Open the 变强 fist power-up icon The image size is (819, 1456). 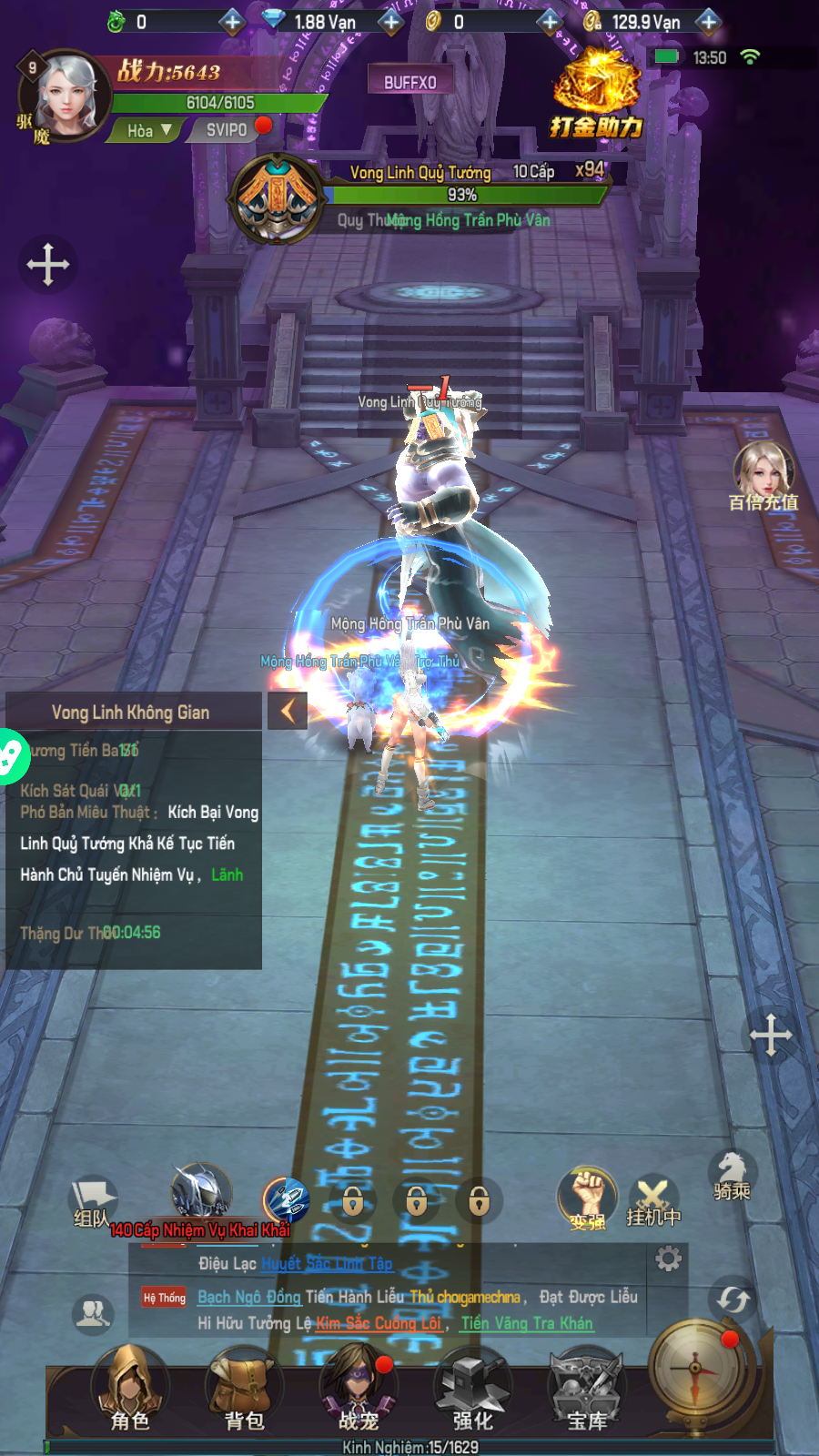588,1198
